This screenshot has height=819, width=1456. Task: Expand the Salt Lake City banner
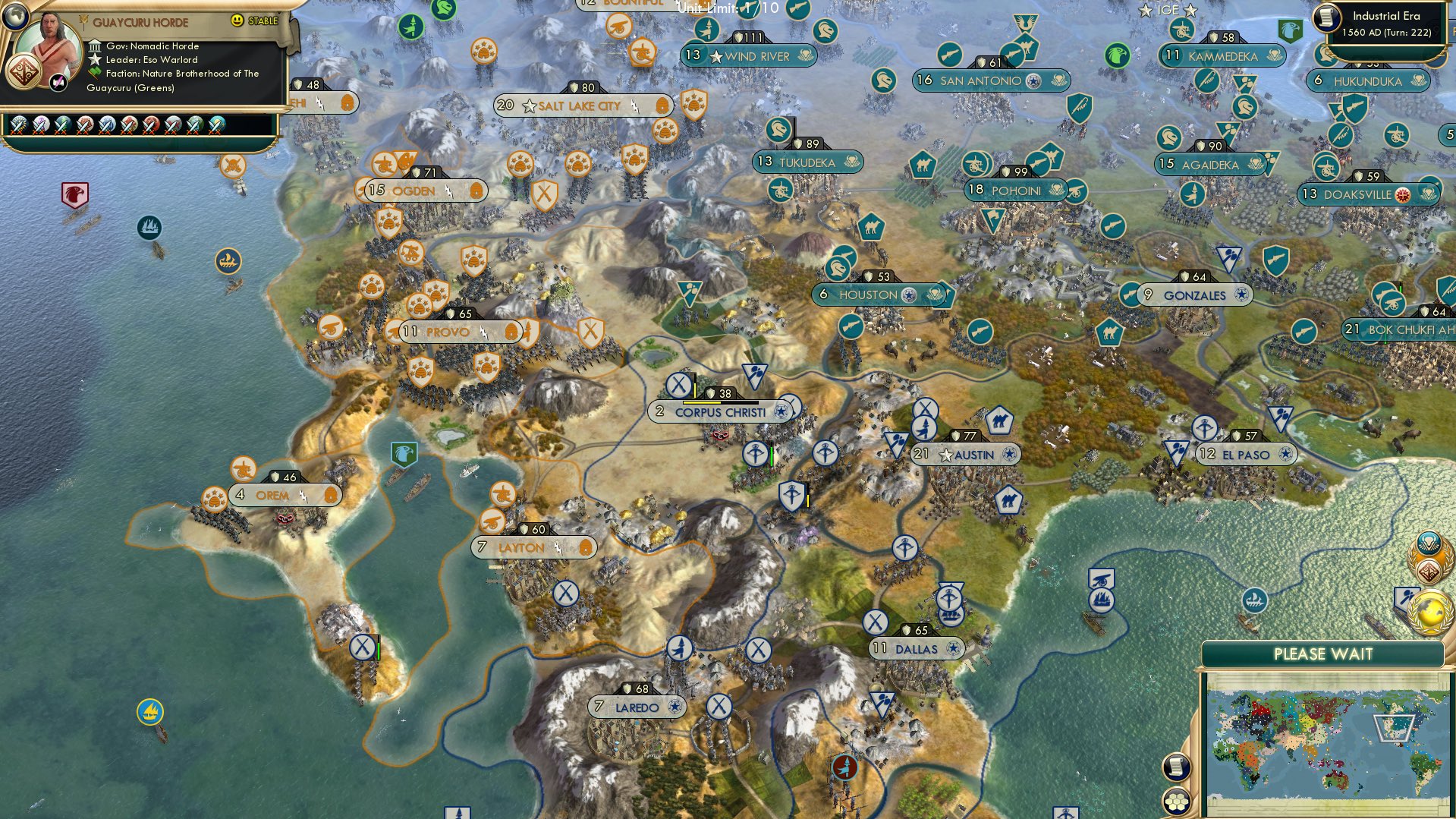coord(577,106)
